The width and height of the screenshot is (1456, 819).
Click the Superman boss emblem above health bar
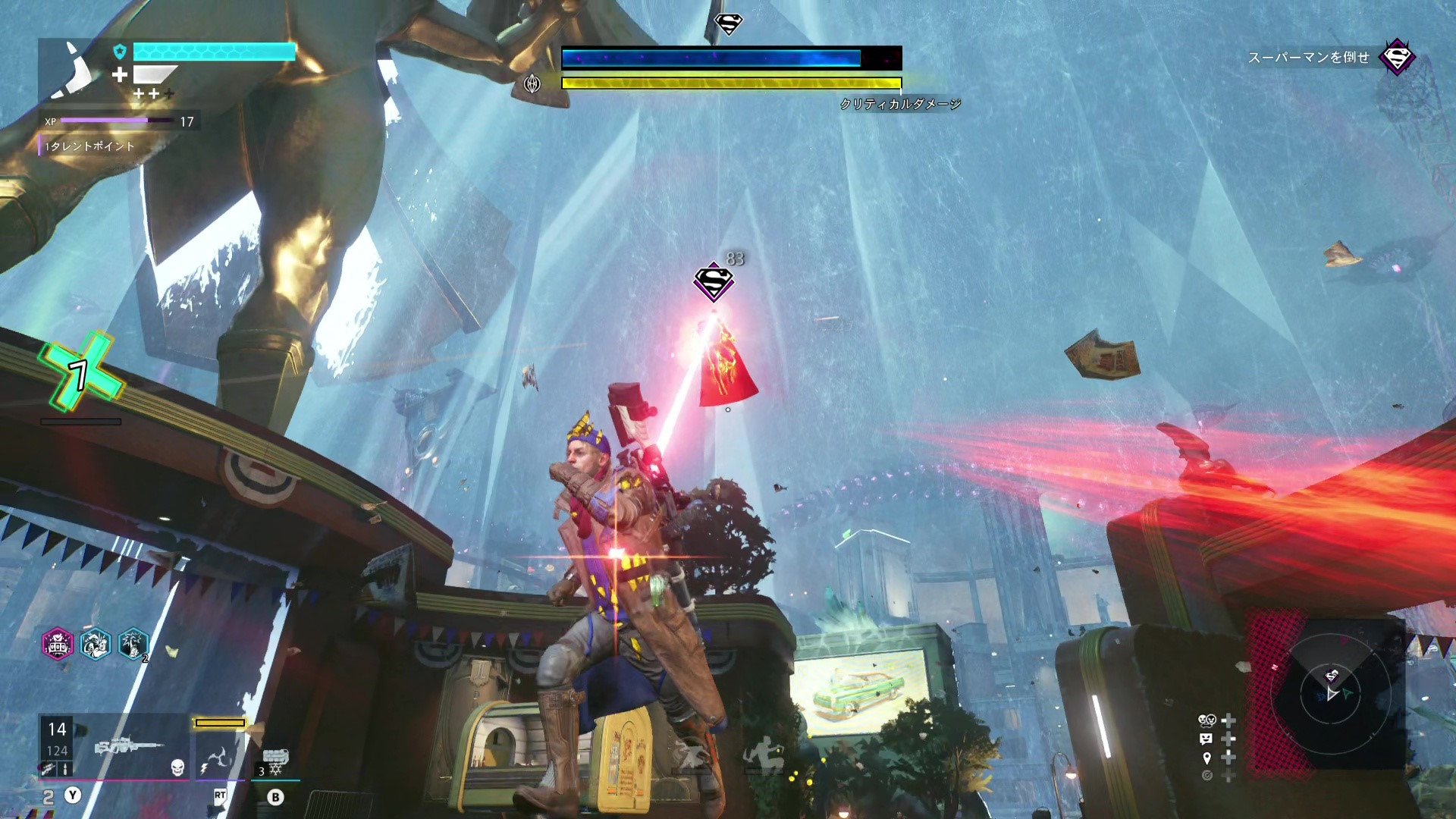(728, 24)
